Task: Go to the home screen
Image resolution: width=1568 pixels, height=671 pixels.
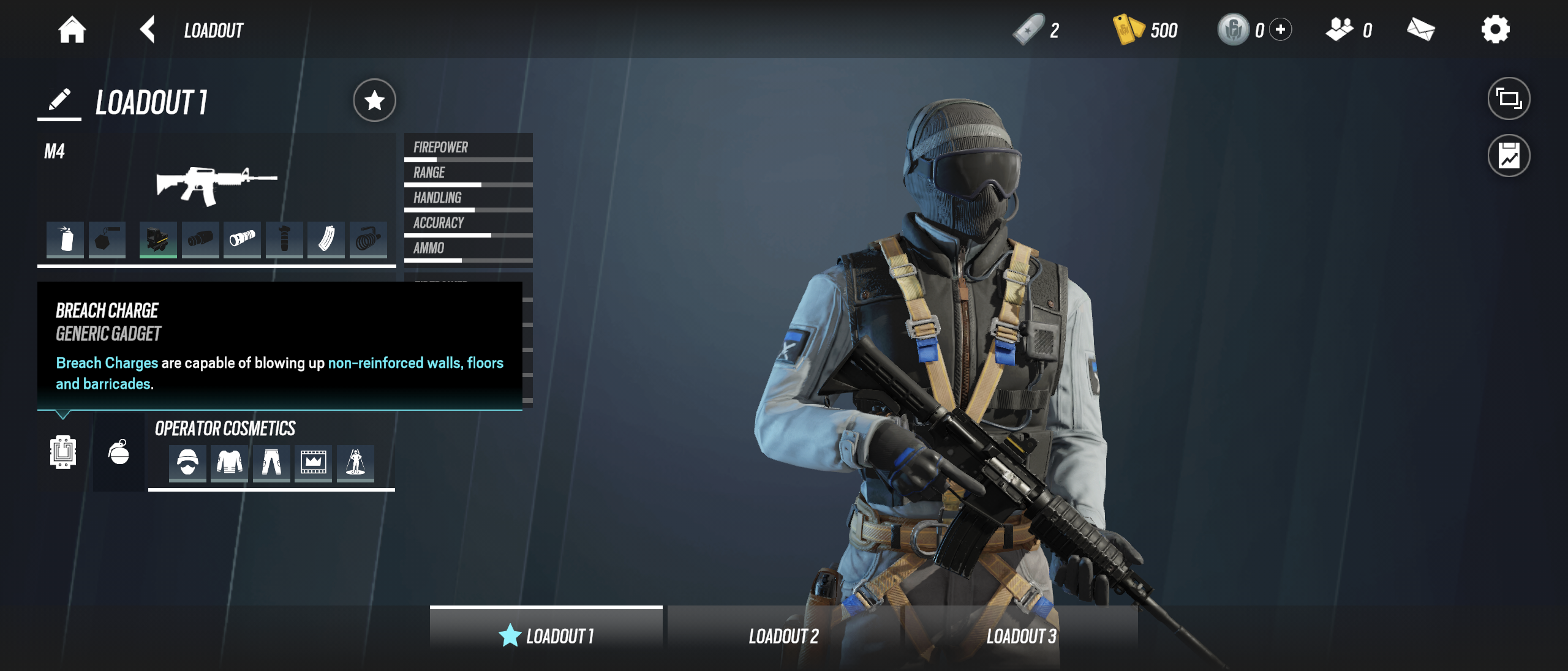Action: click(x=72, y=29)
